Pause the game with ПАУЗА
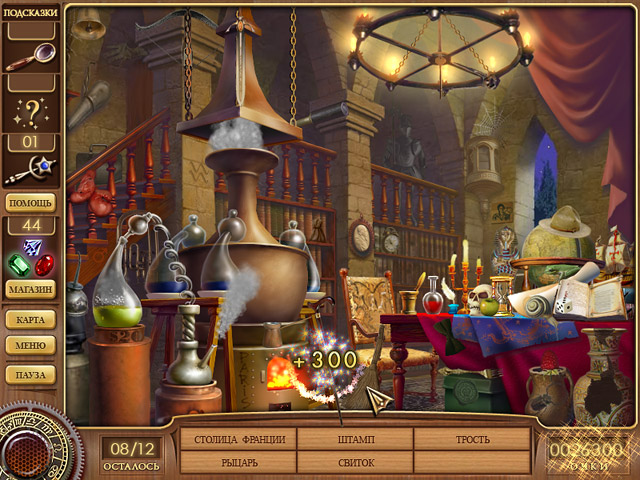Image resolution: width=640 pixels, height=480 pixels. [31, 374]
